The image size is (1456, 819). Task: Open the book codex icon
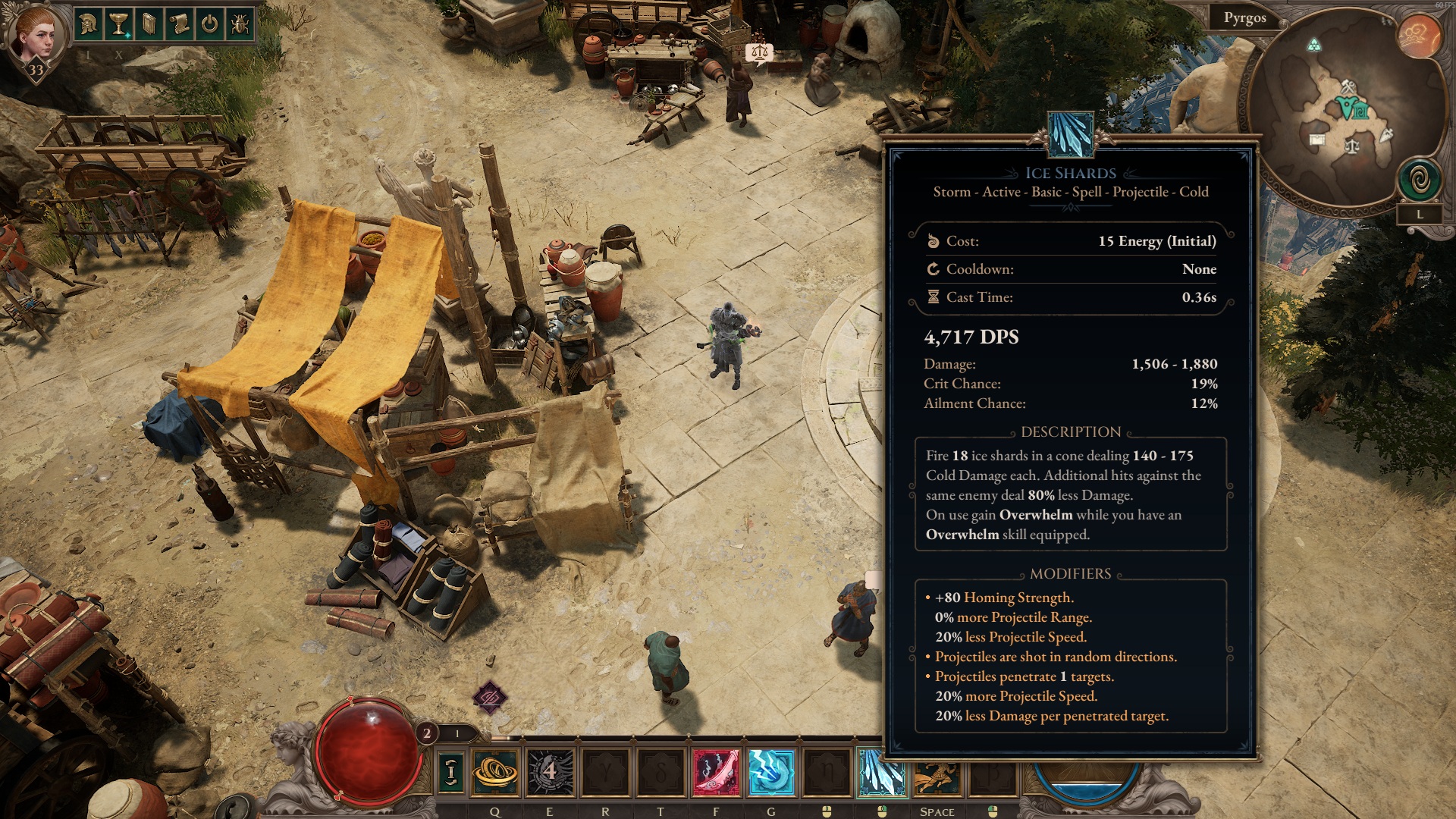149,24
